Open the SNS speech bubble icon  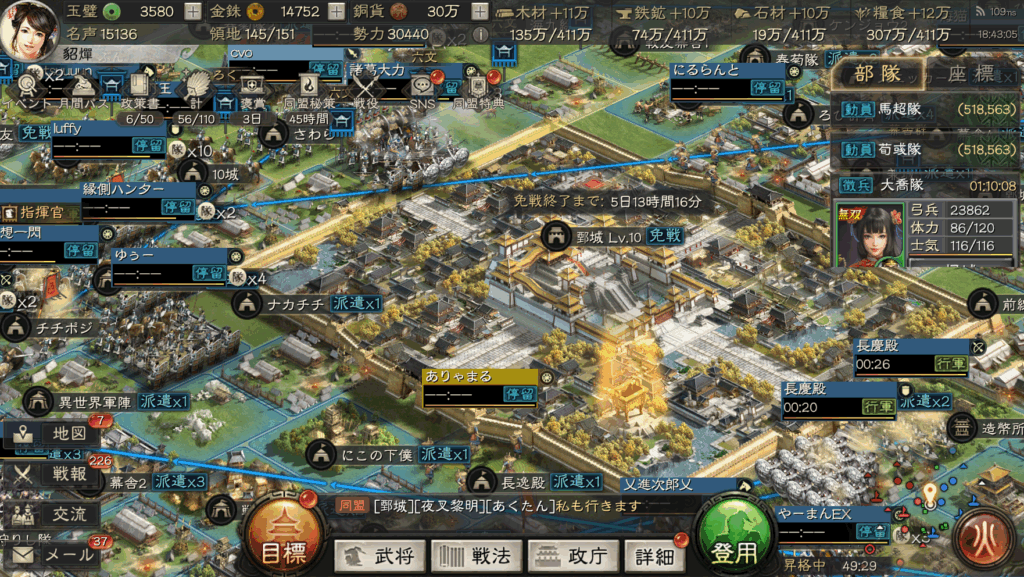(x=423, y=88)
